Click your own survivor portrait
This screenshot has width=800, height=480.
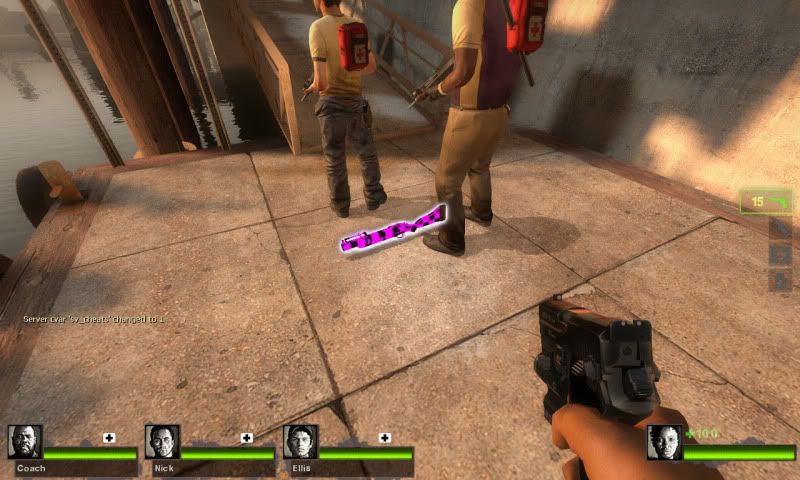pyautogui.click(x=664, y=442)
